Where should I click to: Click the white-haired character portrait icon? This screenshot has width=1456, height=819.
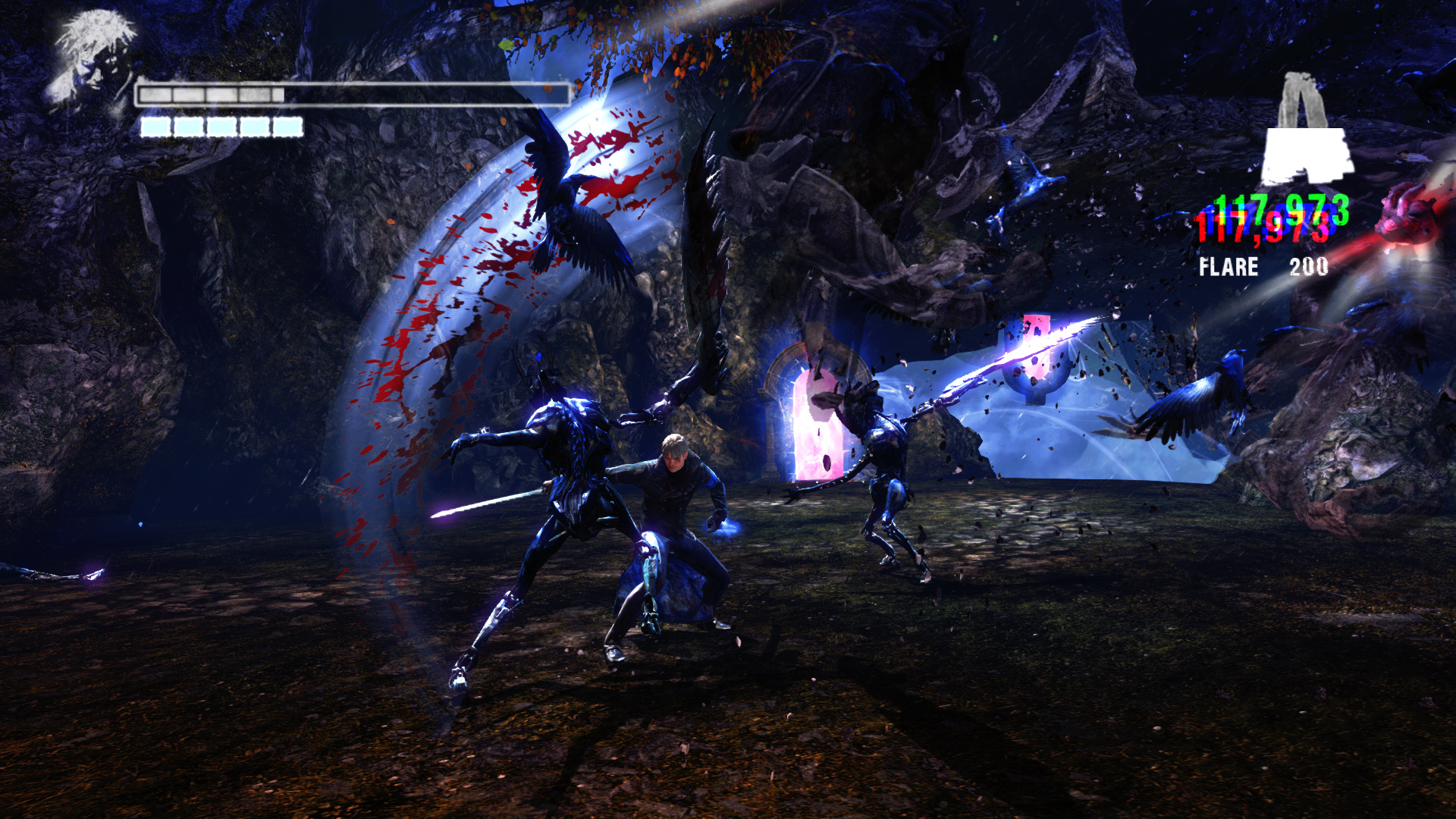click(x=91, y=59)
